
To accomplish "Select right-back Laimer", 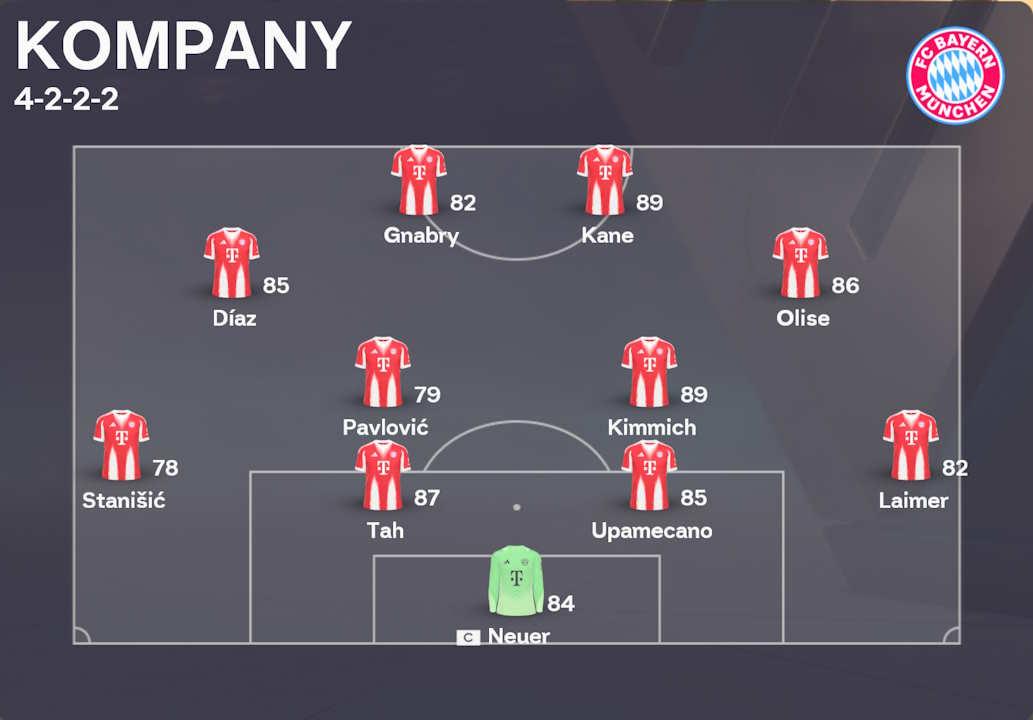I will 910,445.
